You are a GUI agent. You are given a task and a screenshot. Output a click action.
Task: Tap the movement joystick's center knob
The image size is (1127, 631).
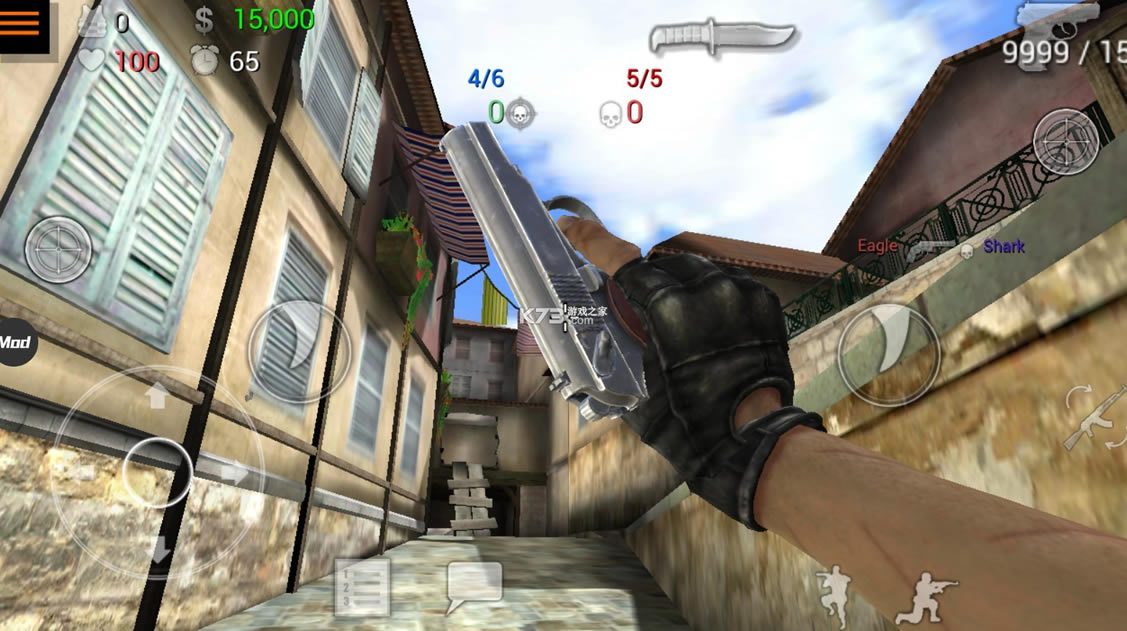point(157,472)
